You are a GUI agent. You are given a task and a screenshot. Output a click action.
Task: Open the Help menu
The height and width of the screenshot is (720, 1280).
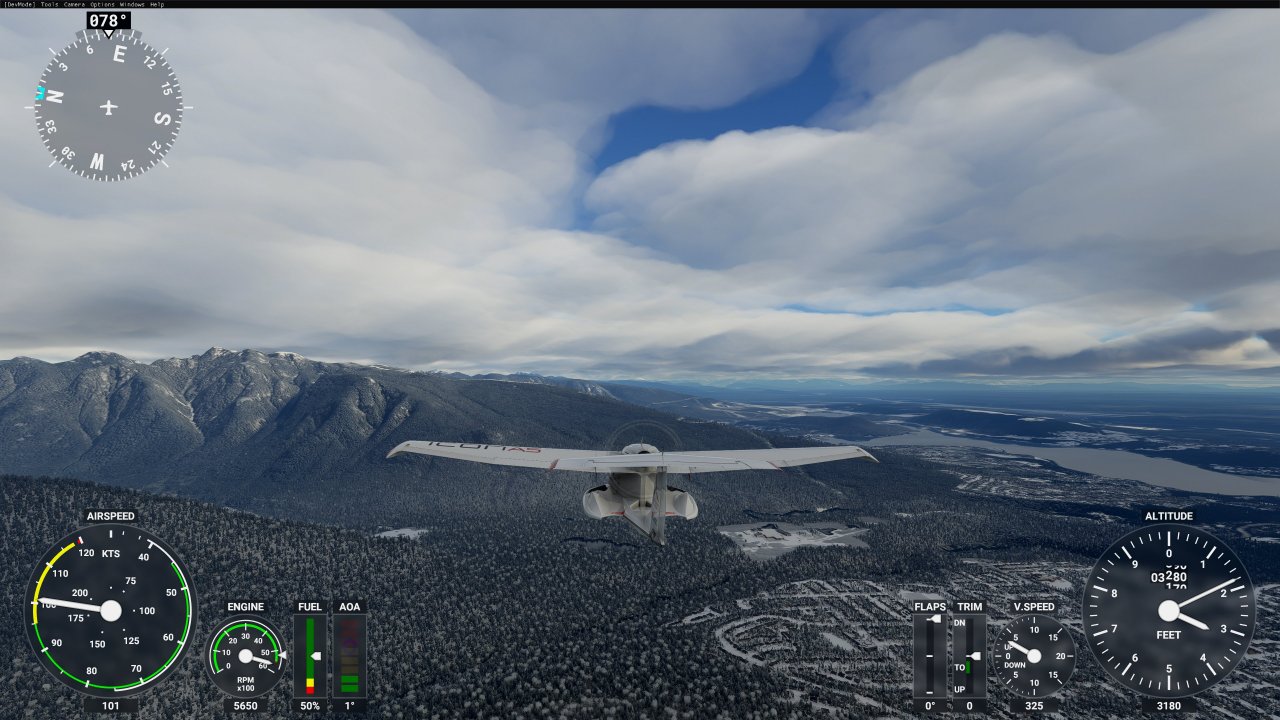click(157, 4)
